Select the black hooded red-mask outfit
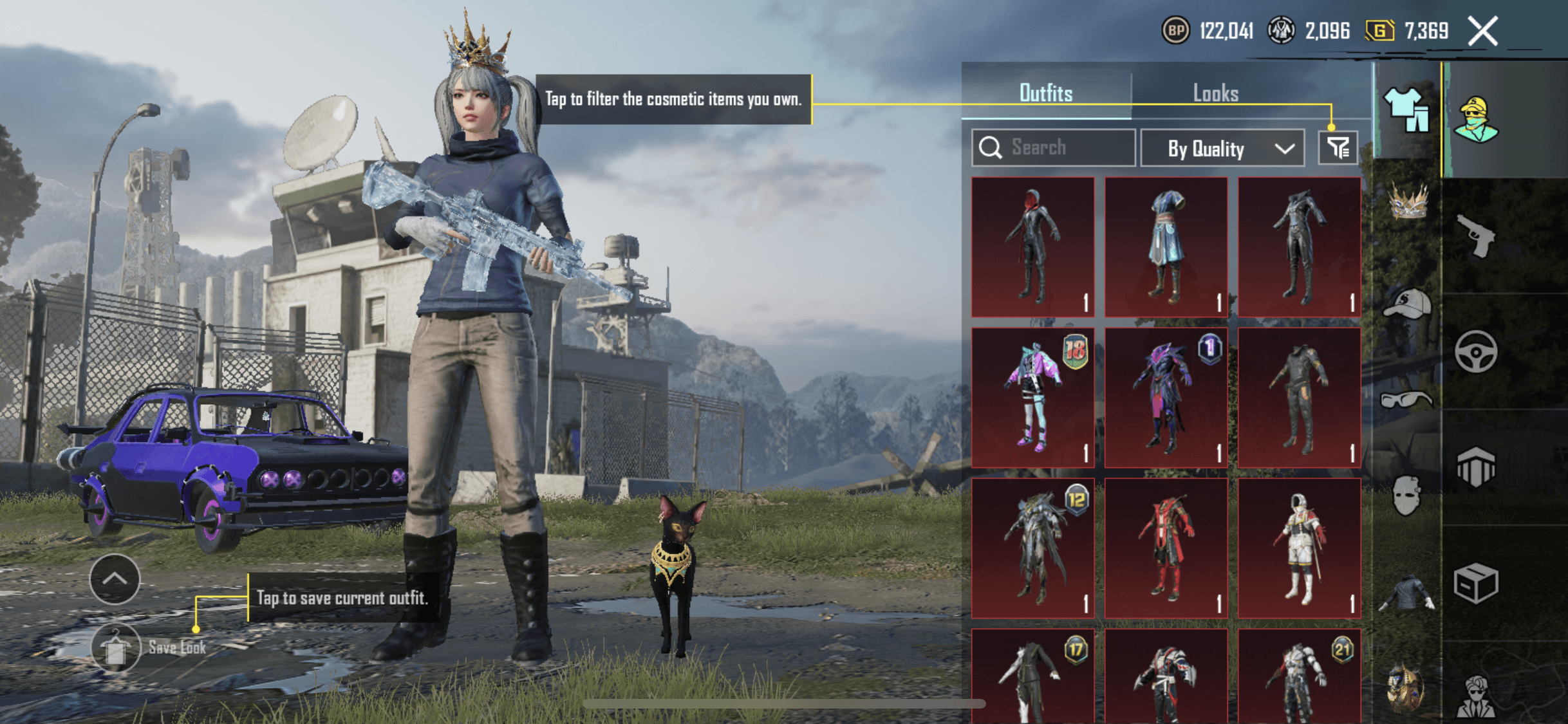 pyautogui.click(x=1032, y=247)
